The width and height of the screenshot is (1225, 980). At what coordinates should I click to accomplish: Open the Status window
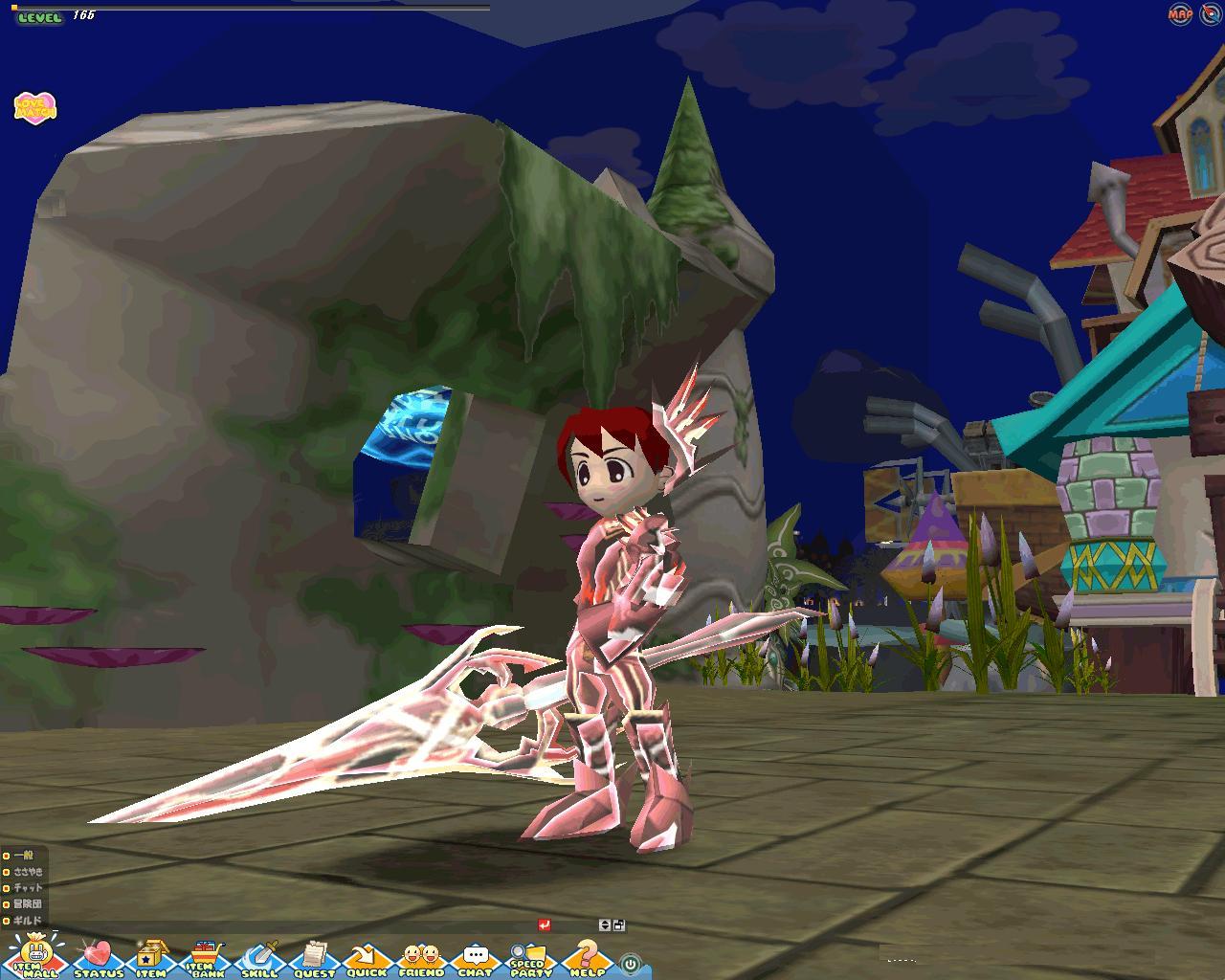pos(99,958)
